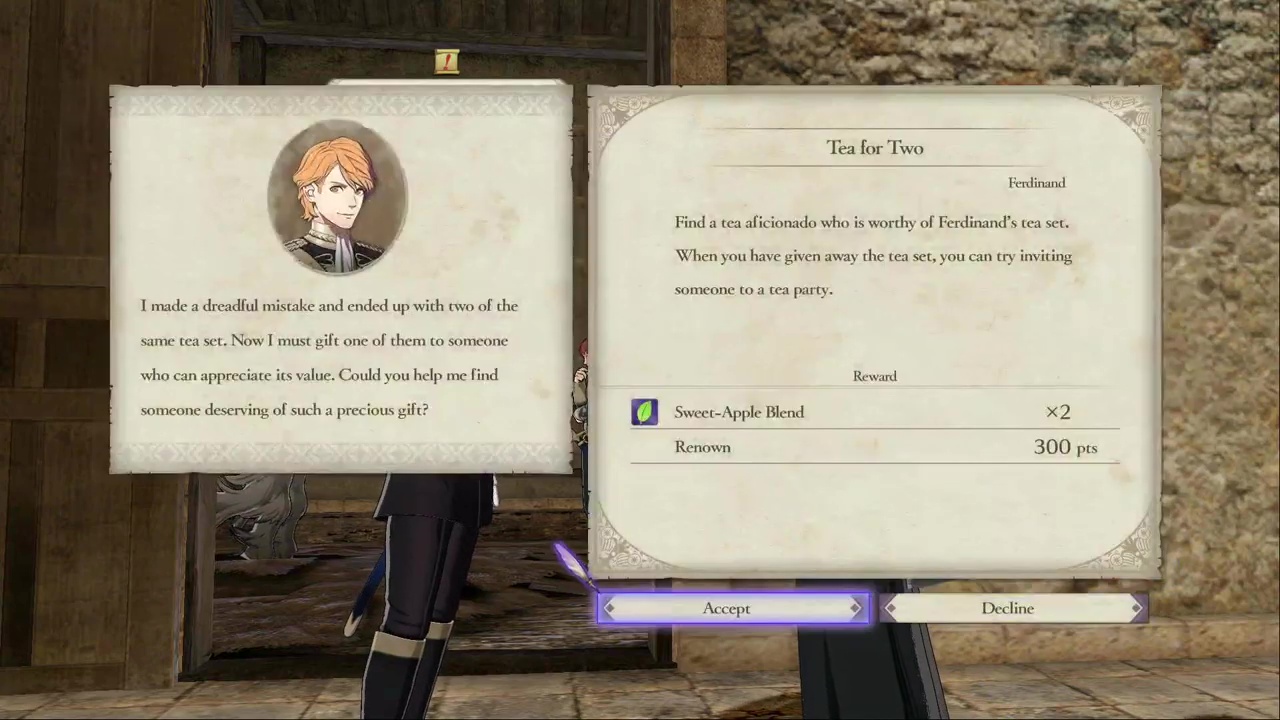Expand options using the left arrow beside Decline
1280x720 pixels.
tap(890, 608)
